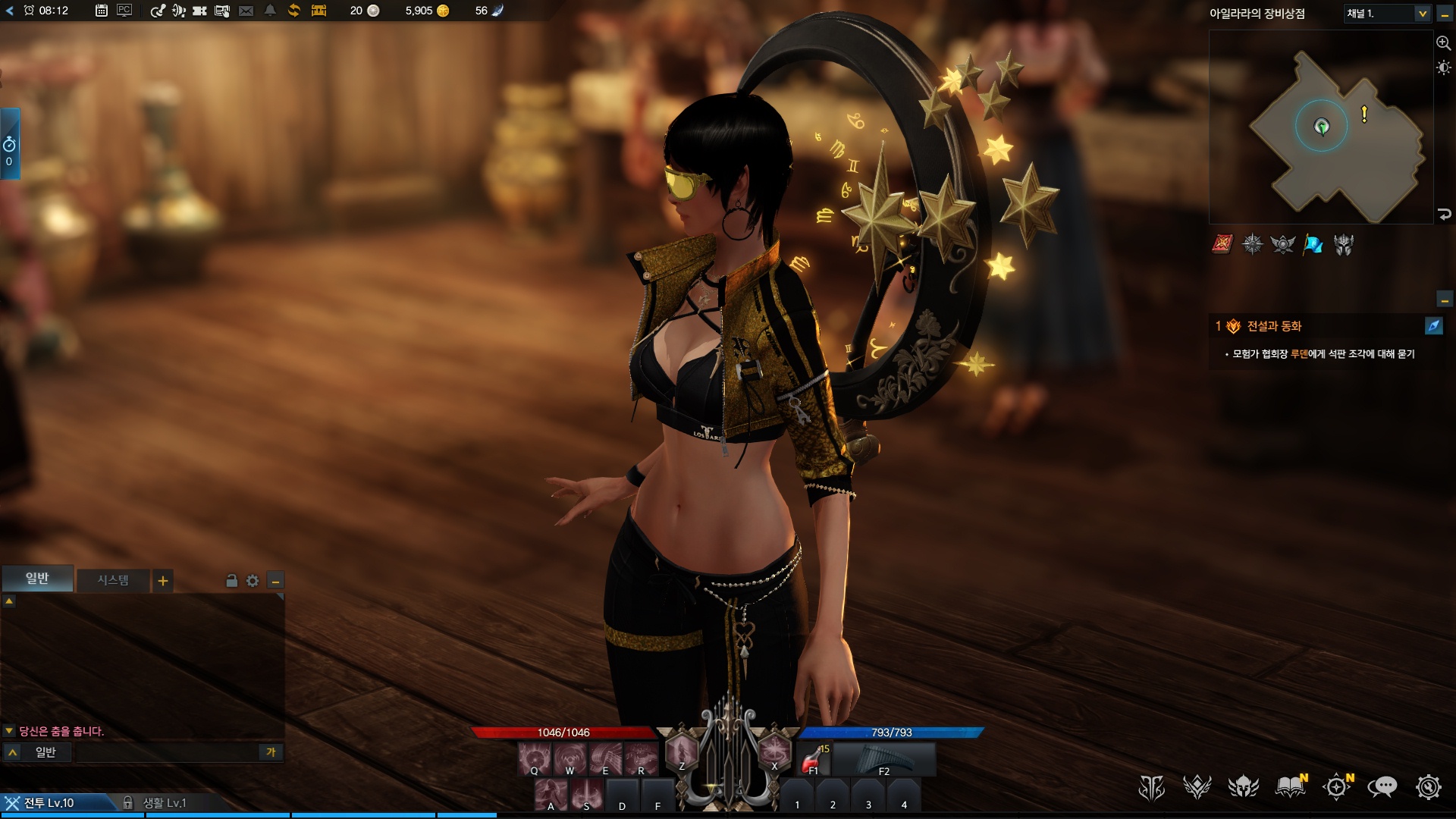The width and height of the screenshot is (1456, 819).
Task: Open the channel 채널 1 dropdown
Action: [x=1387, y=14]
